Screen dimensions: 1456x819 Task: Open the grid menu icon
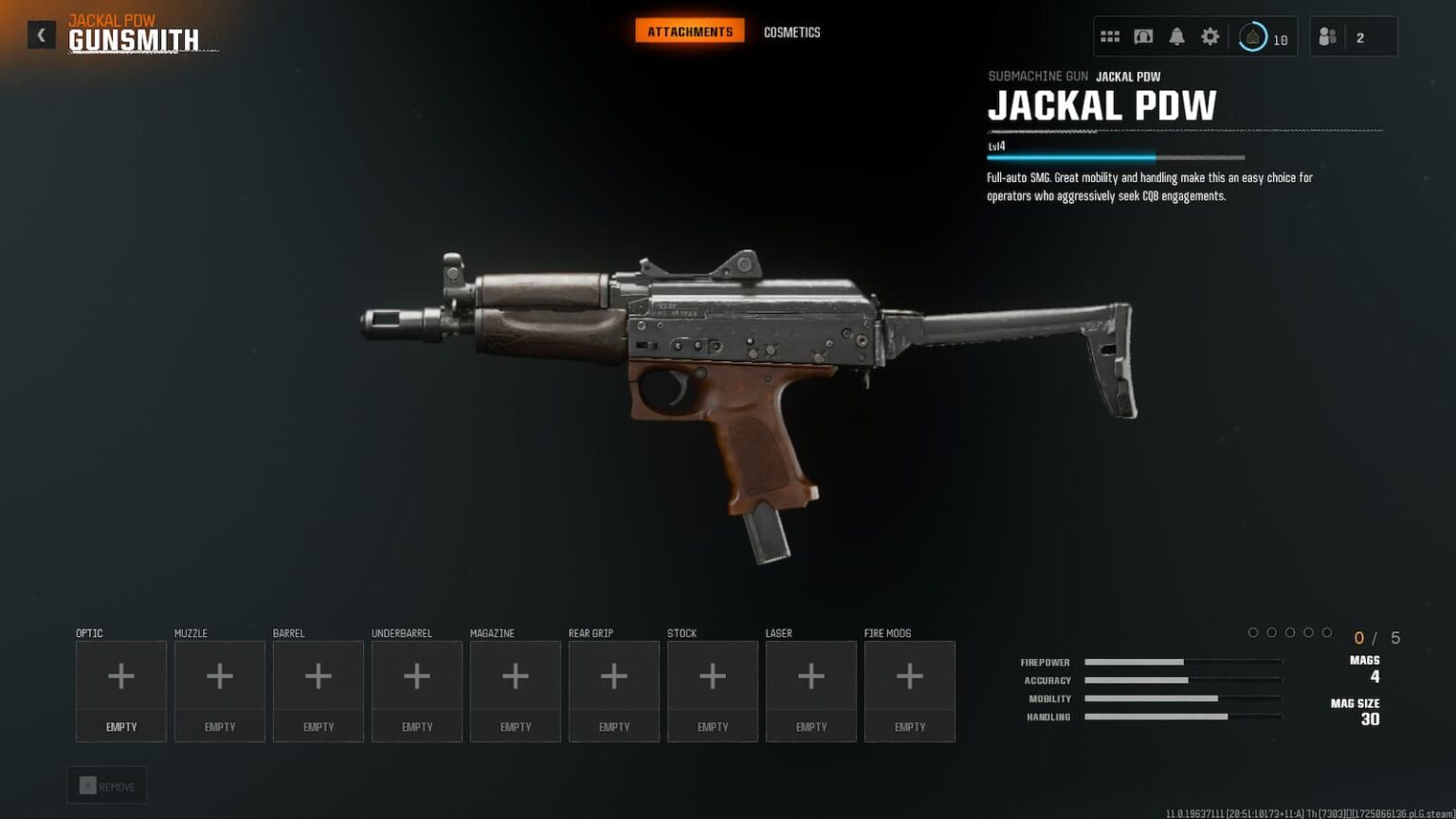[1110, 37]
